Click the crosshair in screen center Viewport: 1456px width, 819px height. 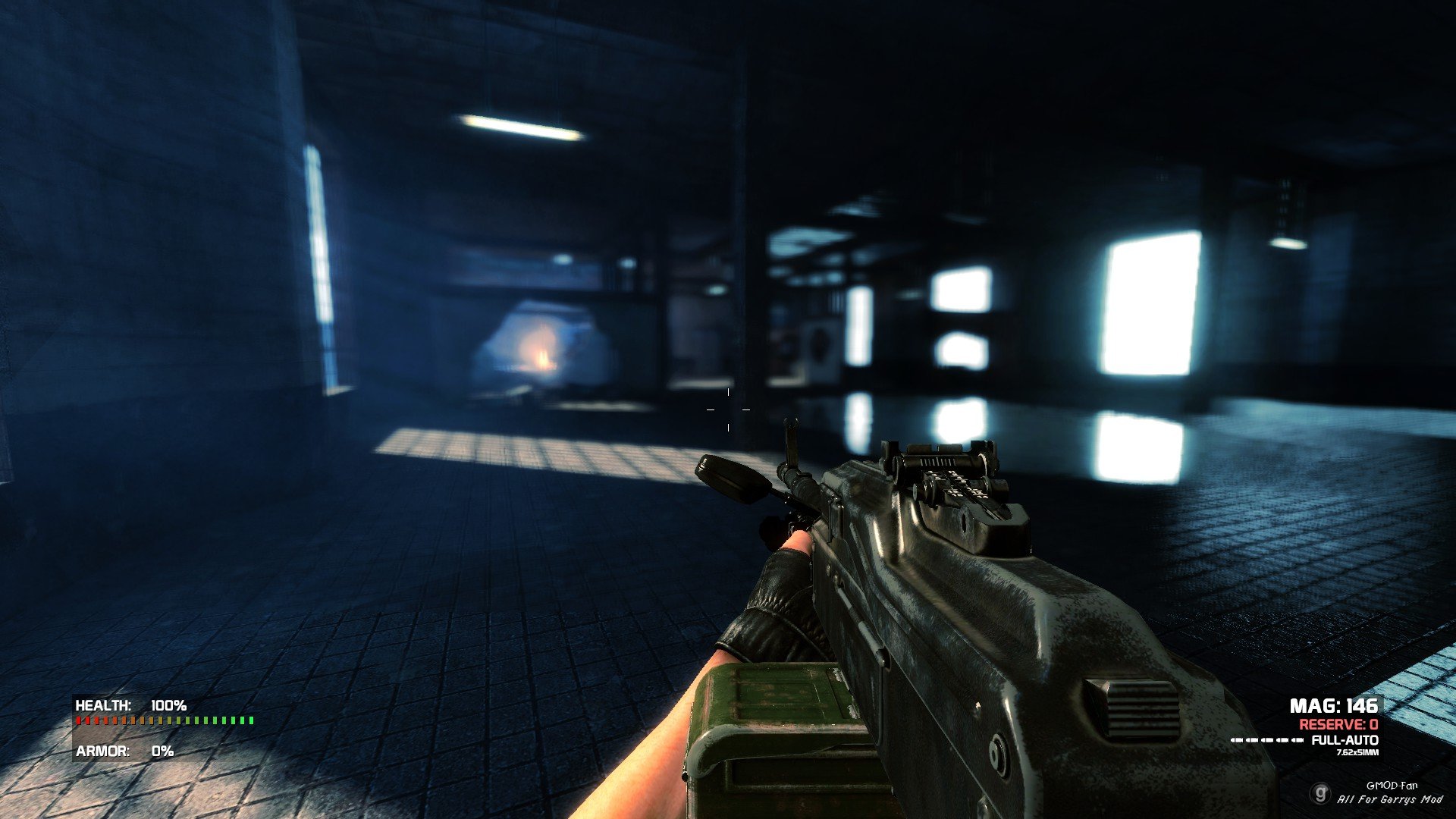coord(728,409)
